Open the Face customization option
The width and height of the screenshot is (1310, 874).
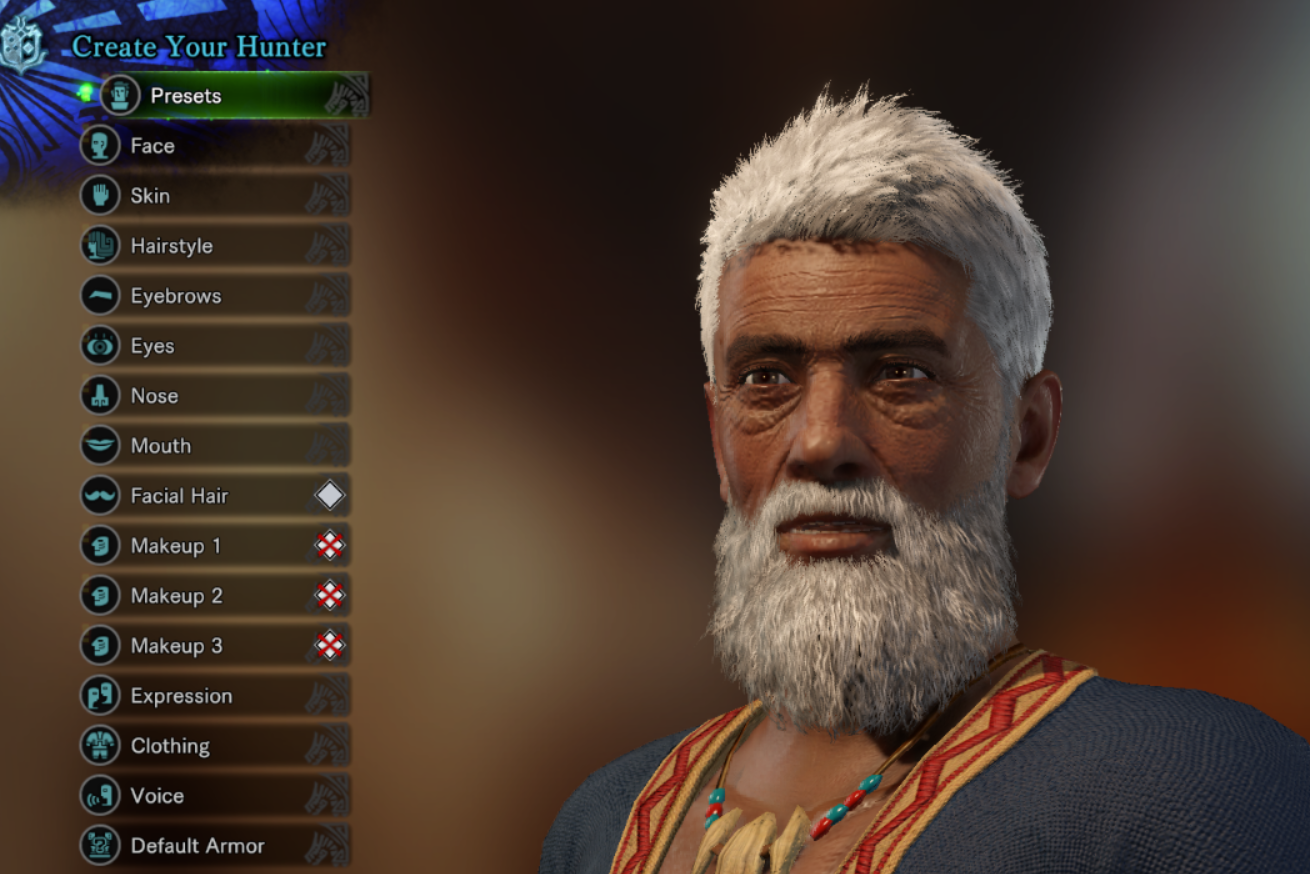coord(153,146)
